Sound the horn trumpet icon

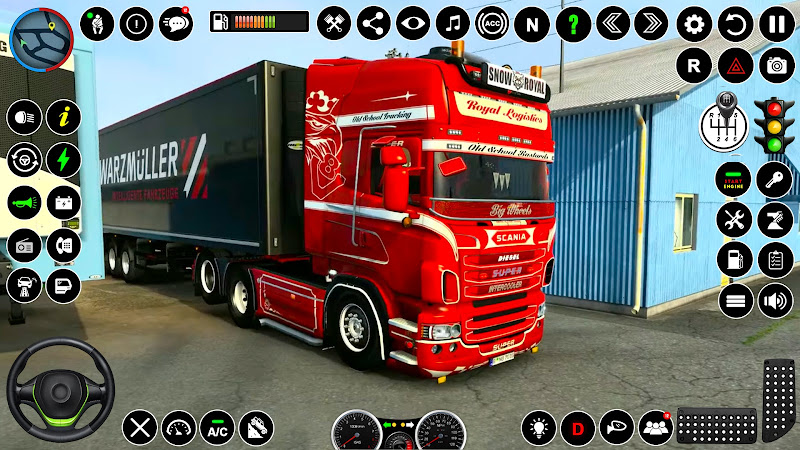[x=24, y=201]
